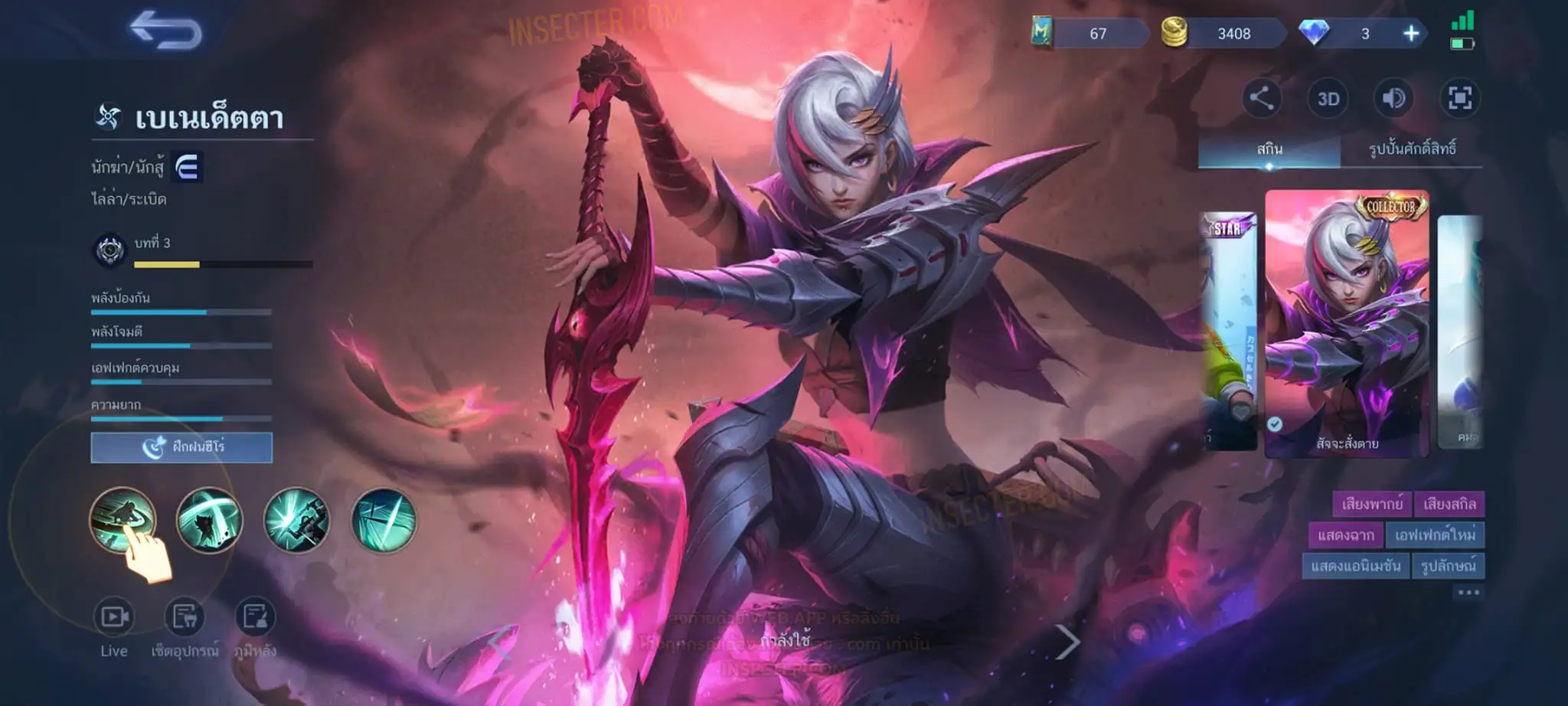Image resolution: width=1568 pixels, height=706 pixels.
Task: View the third skill icon
Action: click(296, 520)
